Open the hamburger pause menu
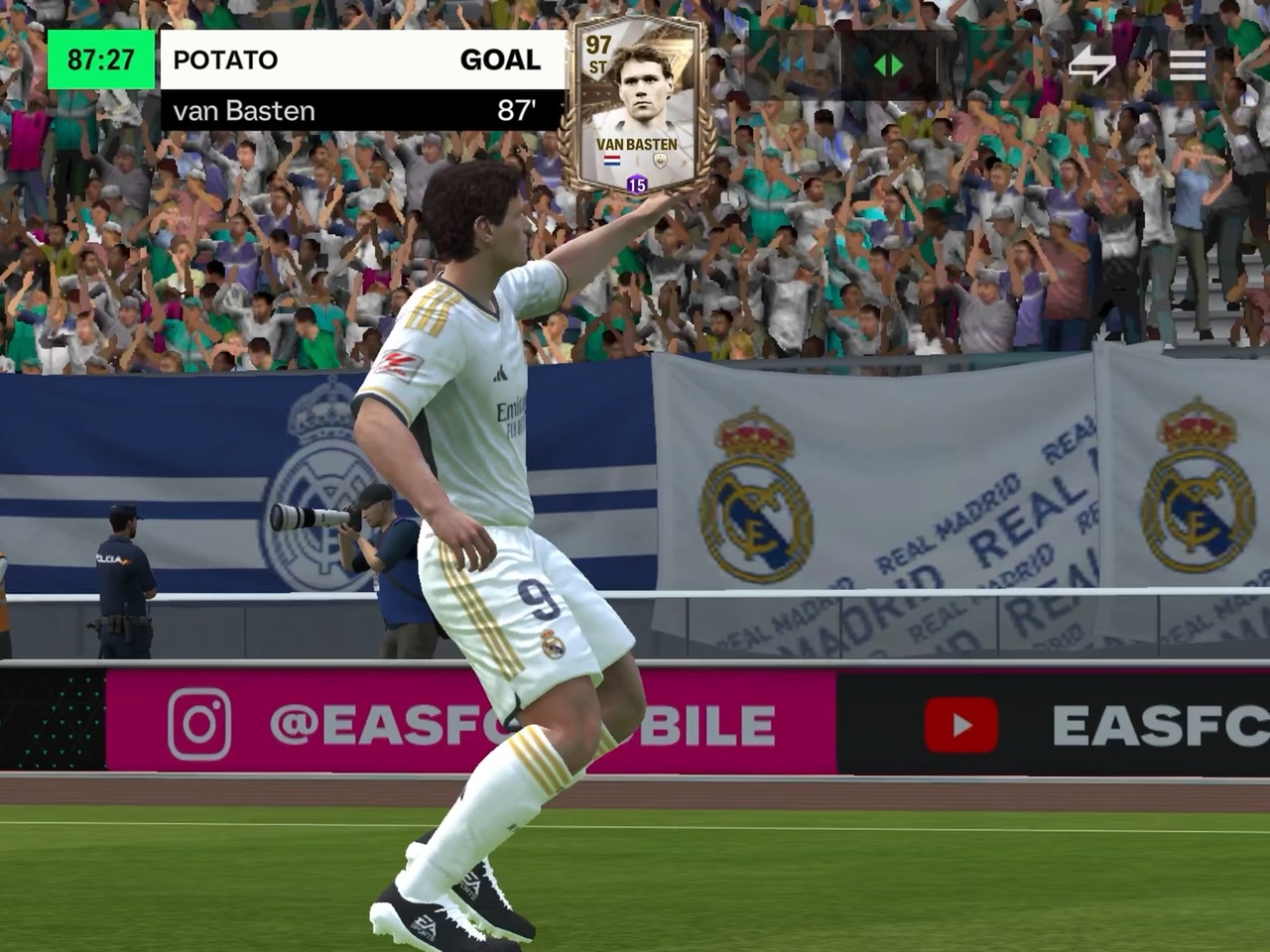Image resolution: width=1270 pixels, height=952 pixels. [x=1187, y=65]
